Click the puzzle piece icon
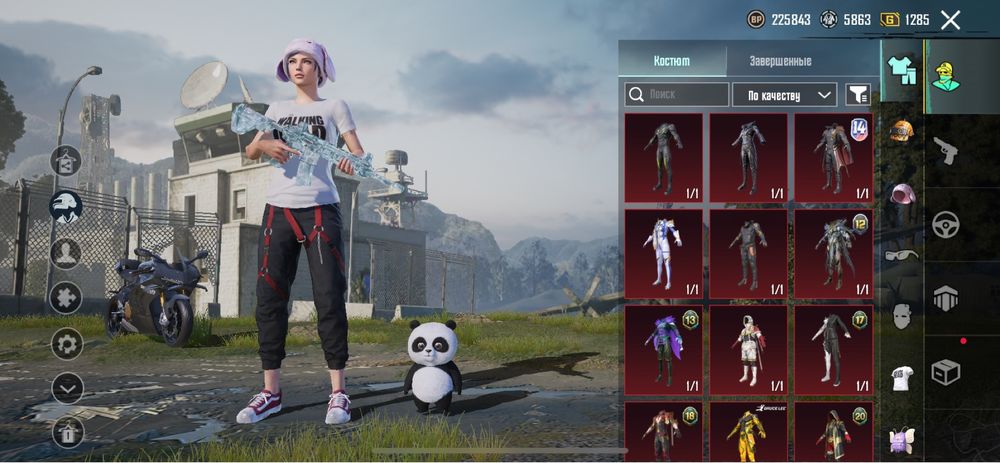This screenshot has width=1000, height=463. 67,298
